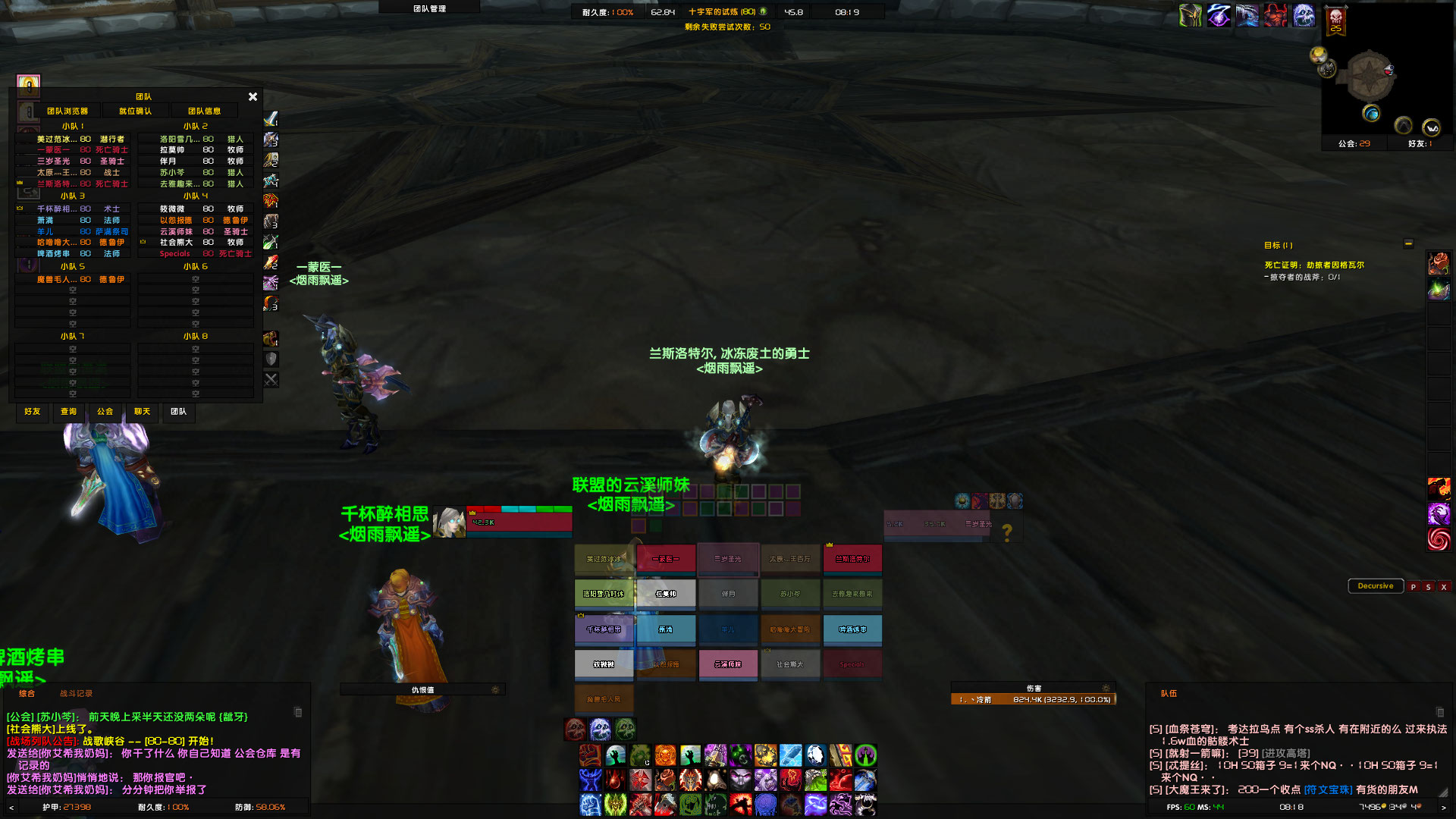The image size is (1456, 819).
Task: Open the world map via minimap globe icon
Action: pyautogui.click(x=1371, y=112)
